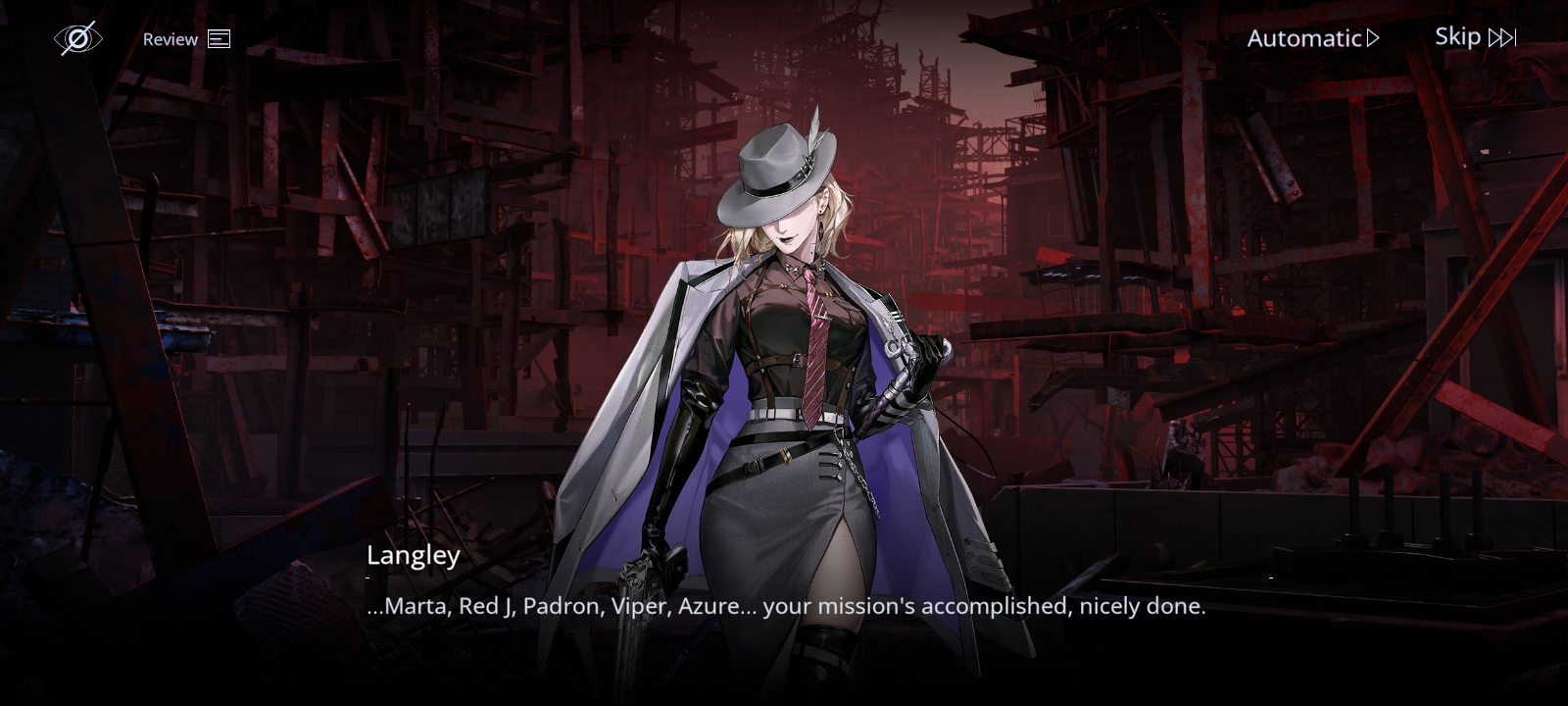Open the Review dialogue log
The image size is (1568, 706).
(x=186, y=39)
